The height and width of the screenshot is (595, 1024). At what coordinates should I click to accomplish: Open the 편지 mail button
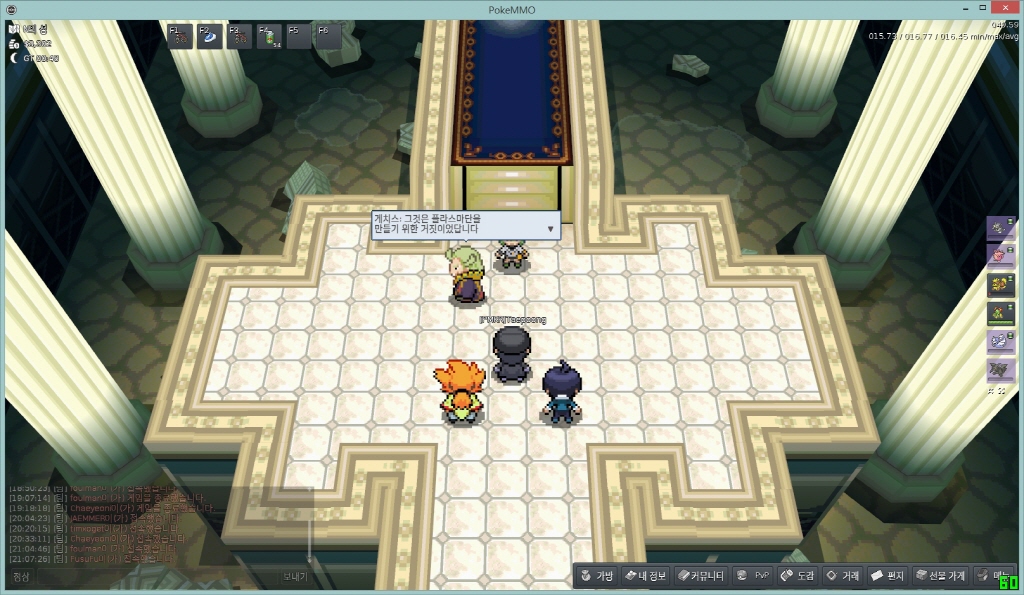click(887, 576)
